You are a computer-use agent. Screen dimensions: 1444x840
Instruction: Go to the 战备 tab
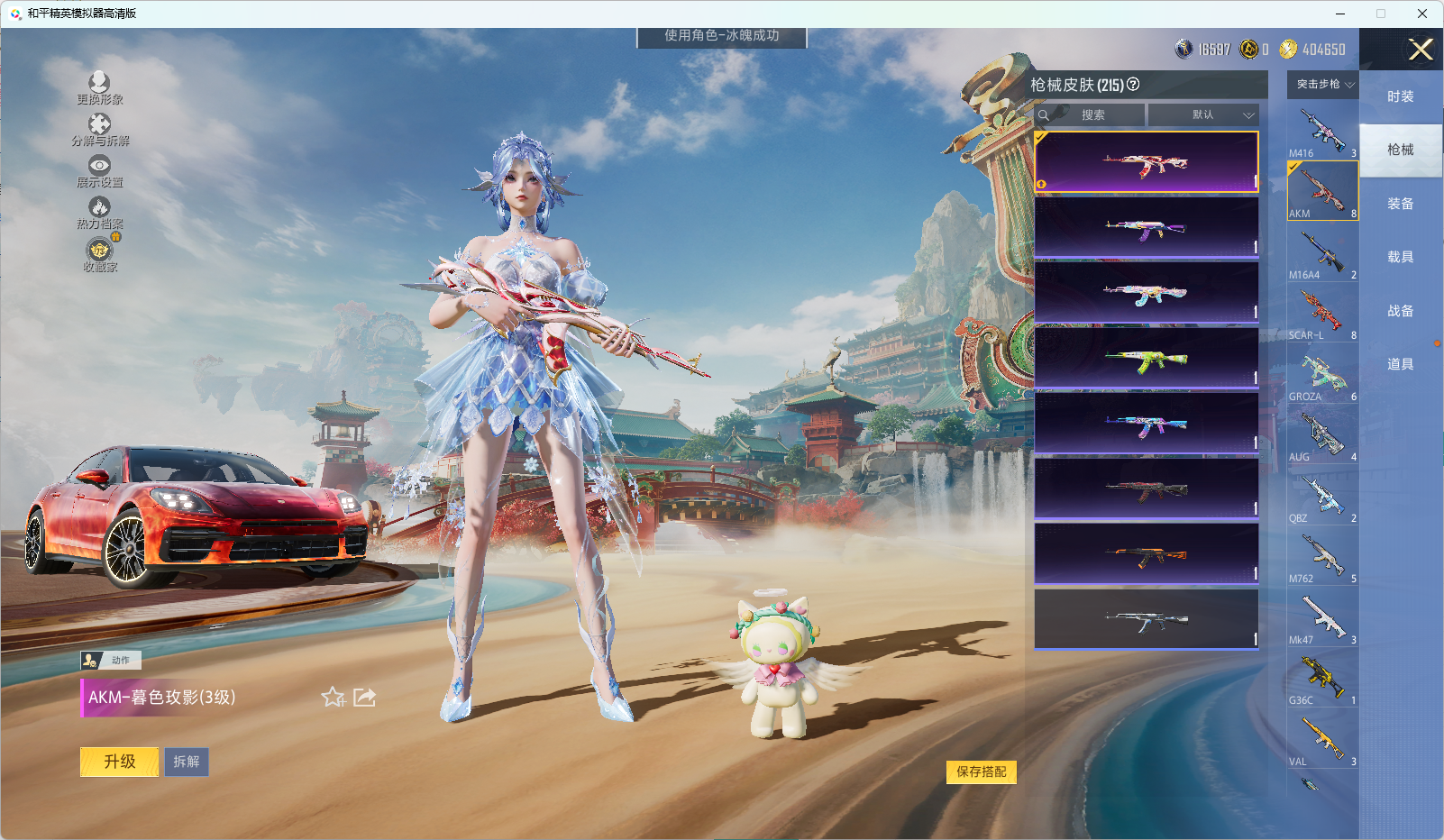coord(1400,311)
